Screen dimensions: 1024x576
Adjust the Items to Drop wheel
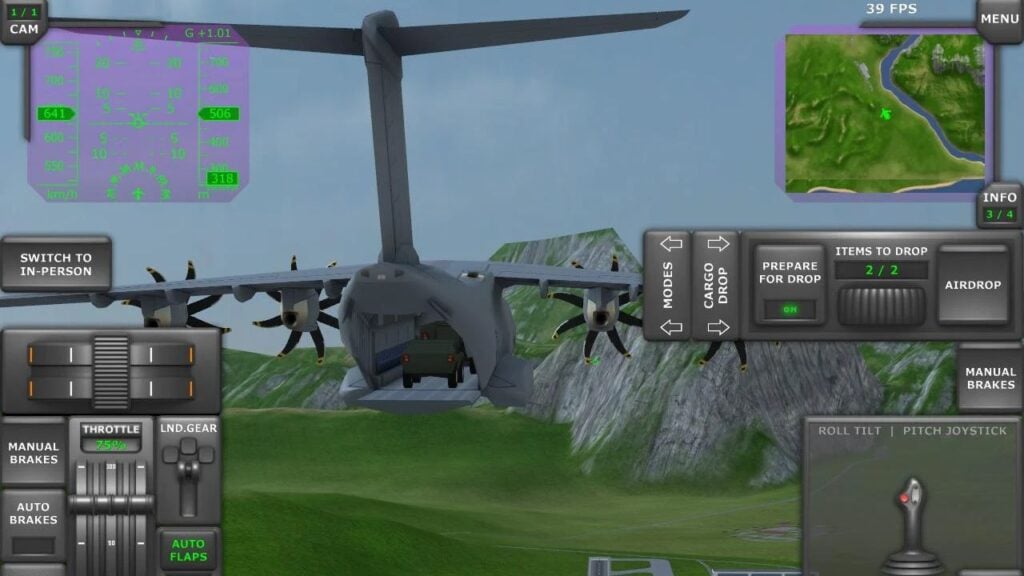click(x=881, y=305)
